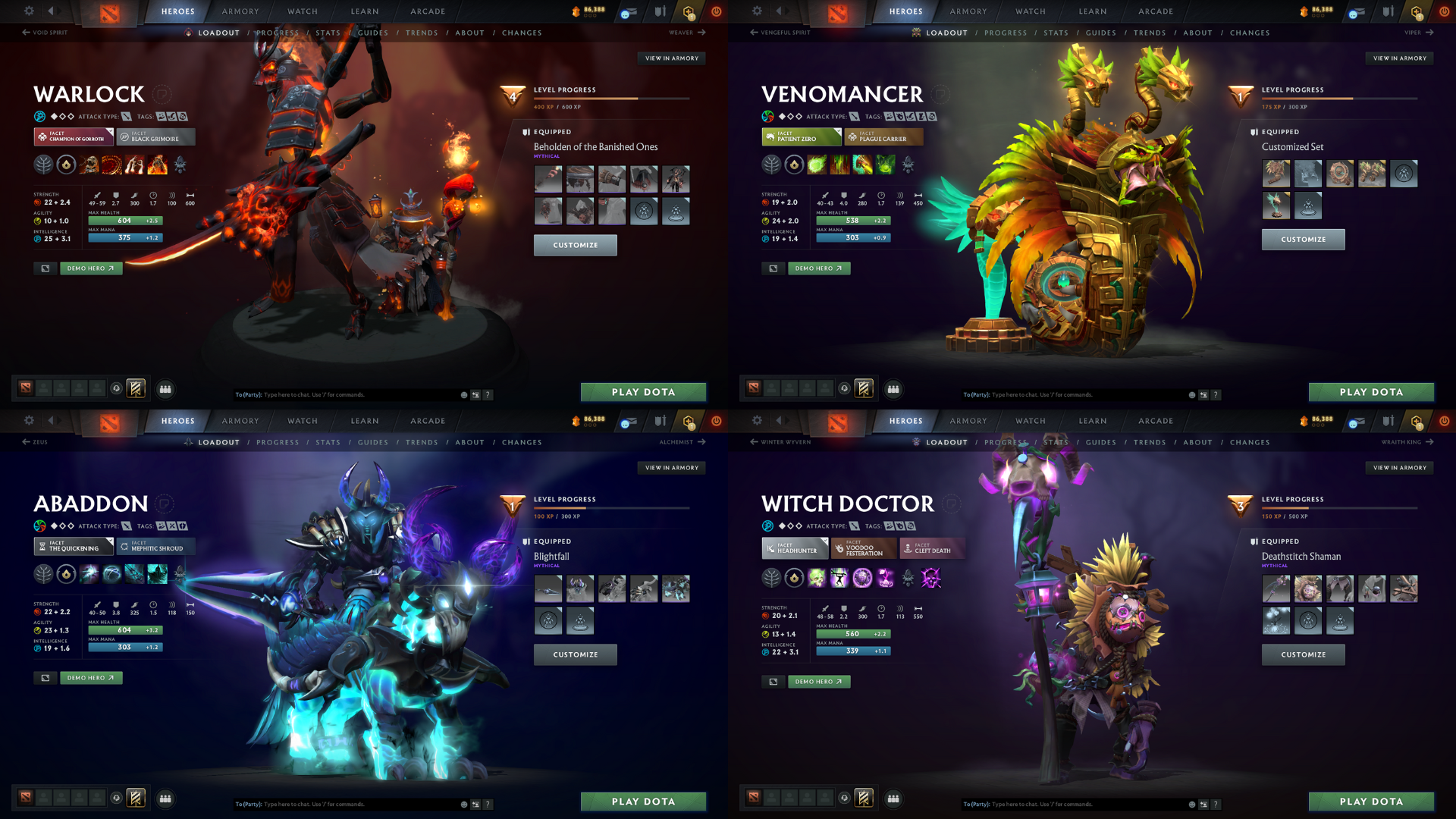Viewport: 1456px width, 819px height.
Task: Click Venomancer's Poison Nova ability icon
Action: click(x=886, y=165)
